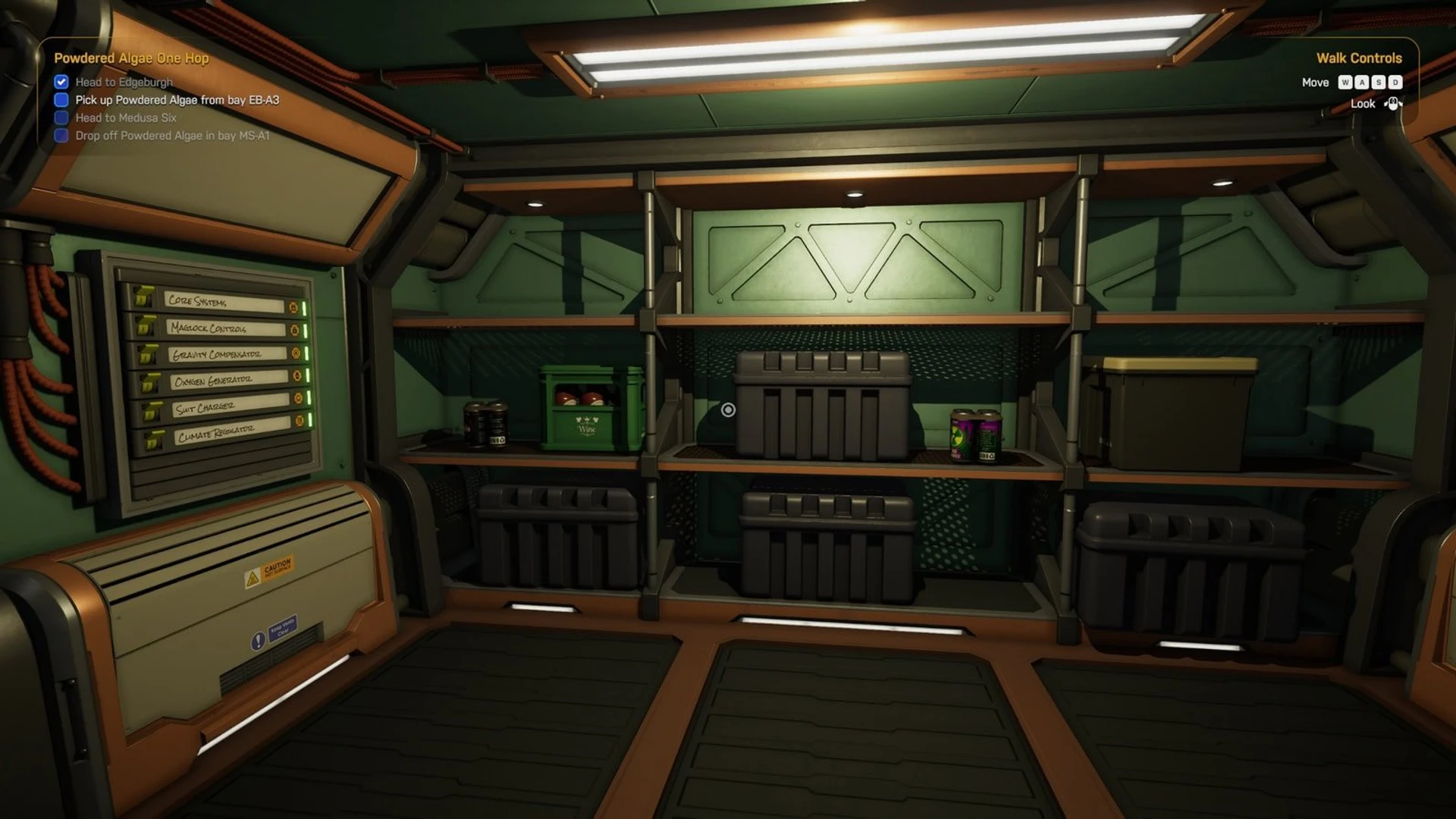Image resolution: width=1456 pixels, height=819 pixels.
Task: Choose the Head to Medusa Six objective
Action: 126,118
